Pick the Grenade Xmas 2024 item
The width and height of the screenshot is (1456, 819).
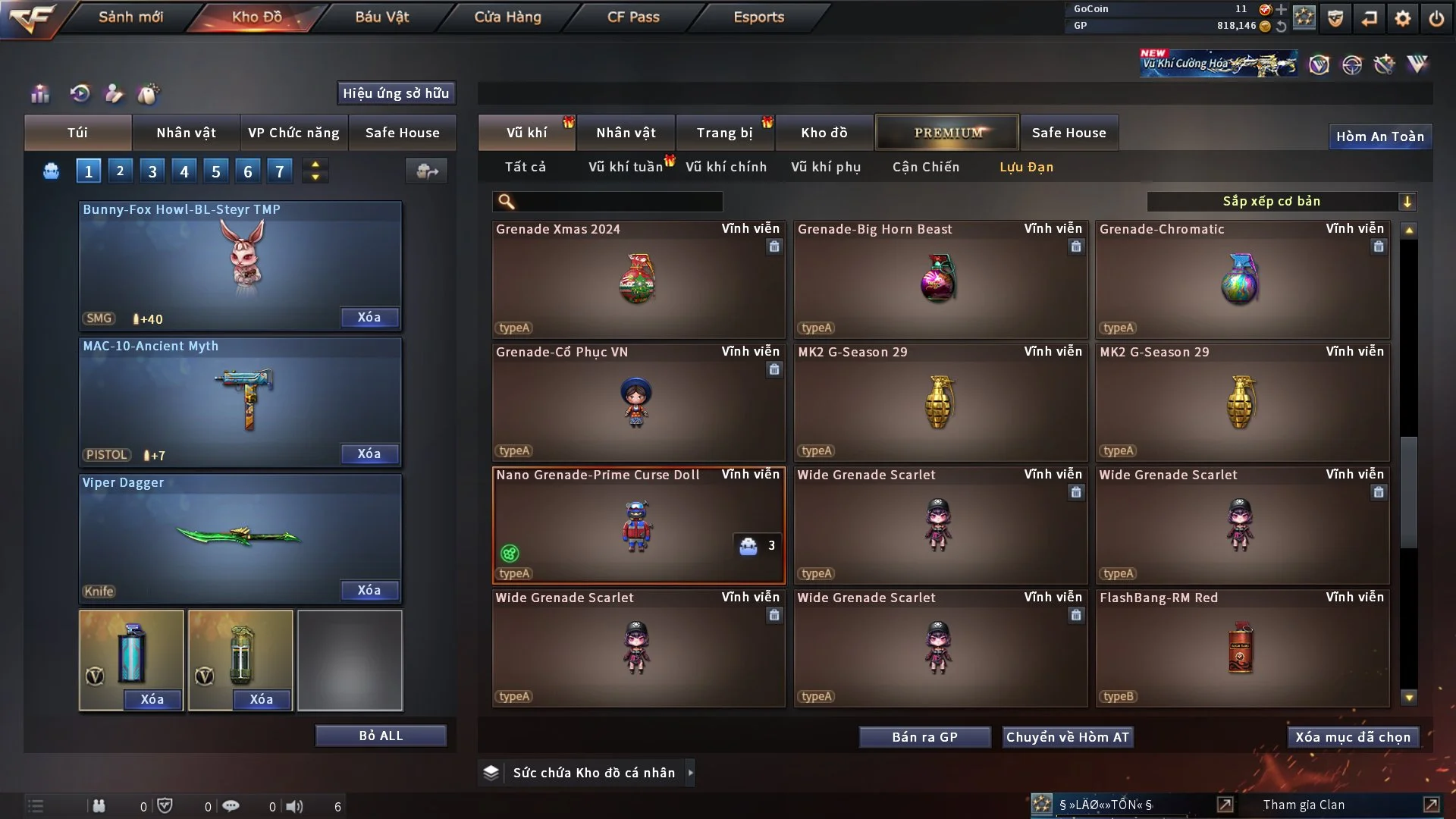click(x=638, y=279)
